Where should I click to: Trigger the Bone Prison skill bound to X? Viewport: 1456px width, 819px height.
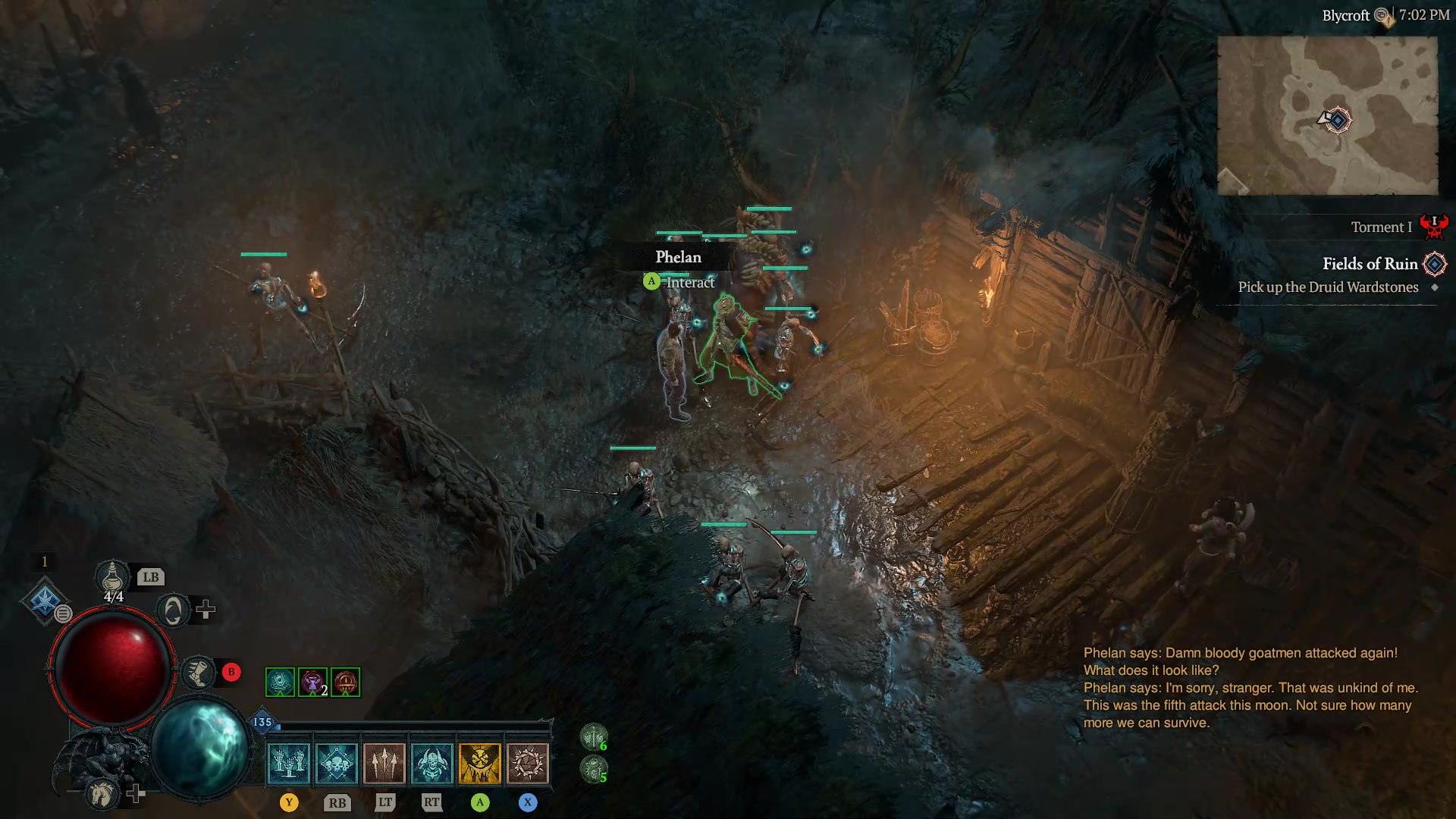[529, 762]
